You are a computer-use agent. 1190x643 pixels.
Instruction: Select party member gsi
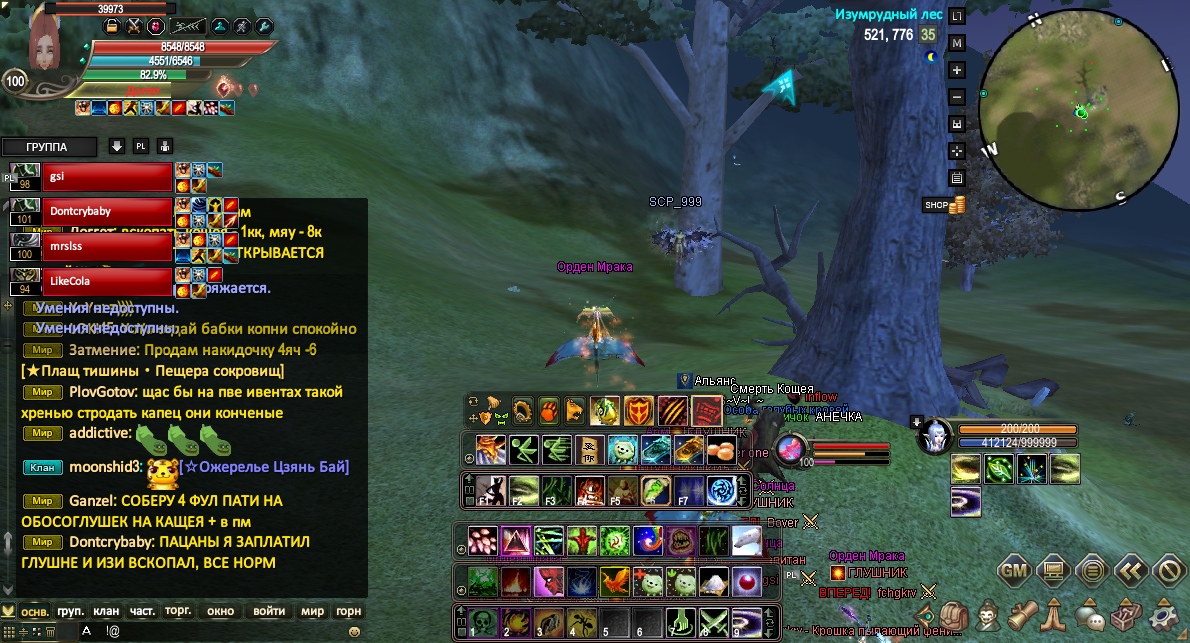[107, 178]
